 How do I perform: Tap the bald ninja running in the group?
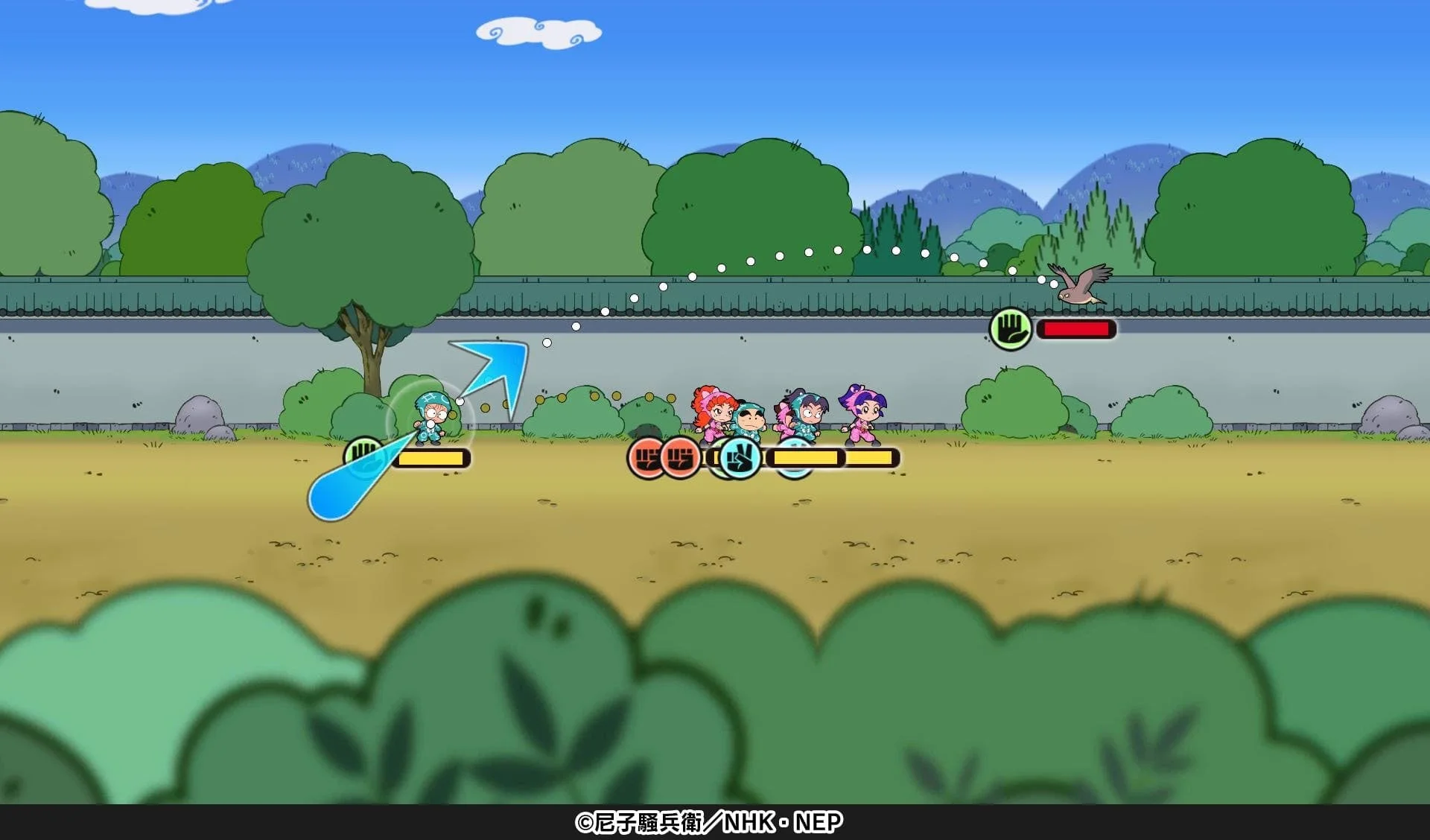[x=751, y=421]
